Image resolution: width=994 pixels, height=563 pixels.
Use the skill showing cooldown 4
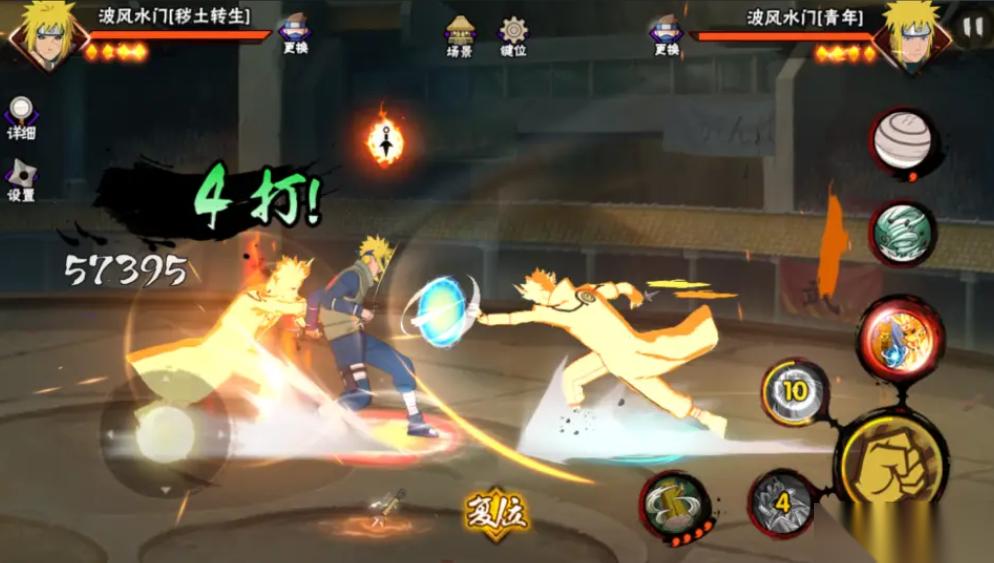[782, 502]
